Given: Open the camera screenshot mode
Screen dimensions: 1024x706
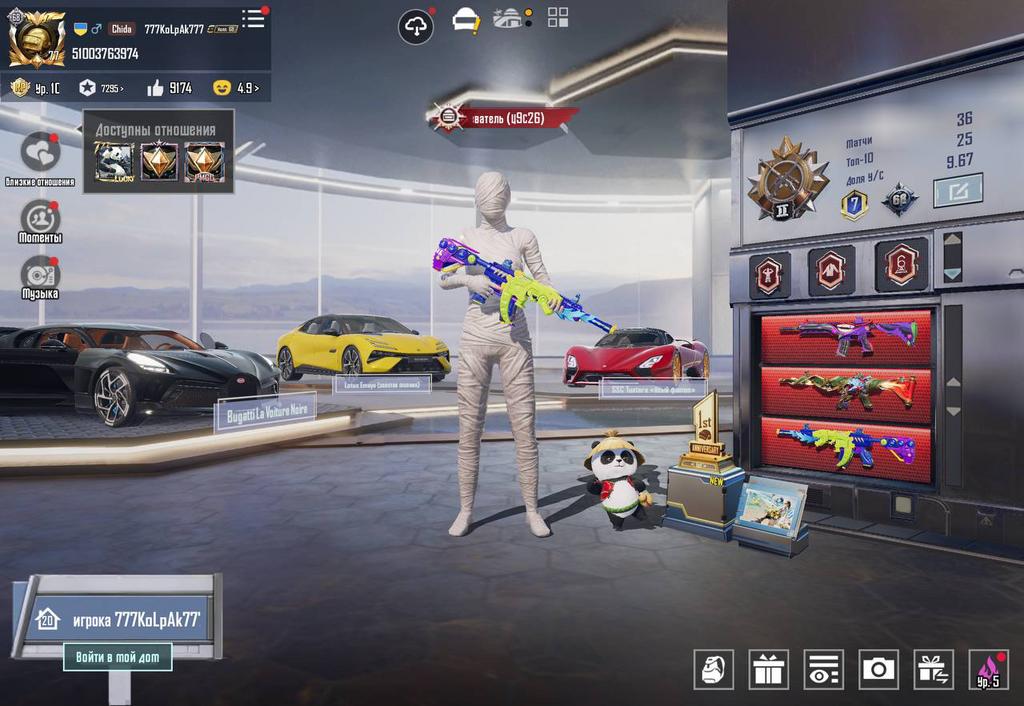Looking at the screenshot, I should (x=878, y=669).
